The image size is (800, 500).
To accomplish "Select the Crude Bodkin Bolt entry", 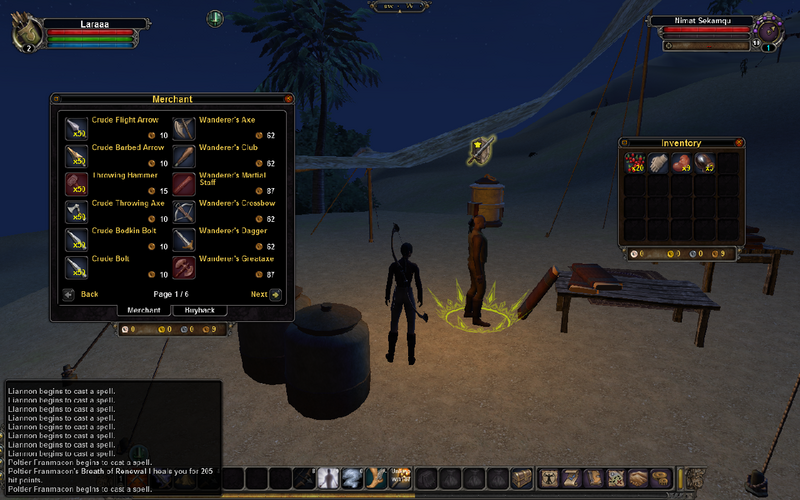I will 78,240.
